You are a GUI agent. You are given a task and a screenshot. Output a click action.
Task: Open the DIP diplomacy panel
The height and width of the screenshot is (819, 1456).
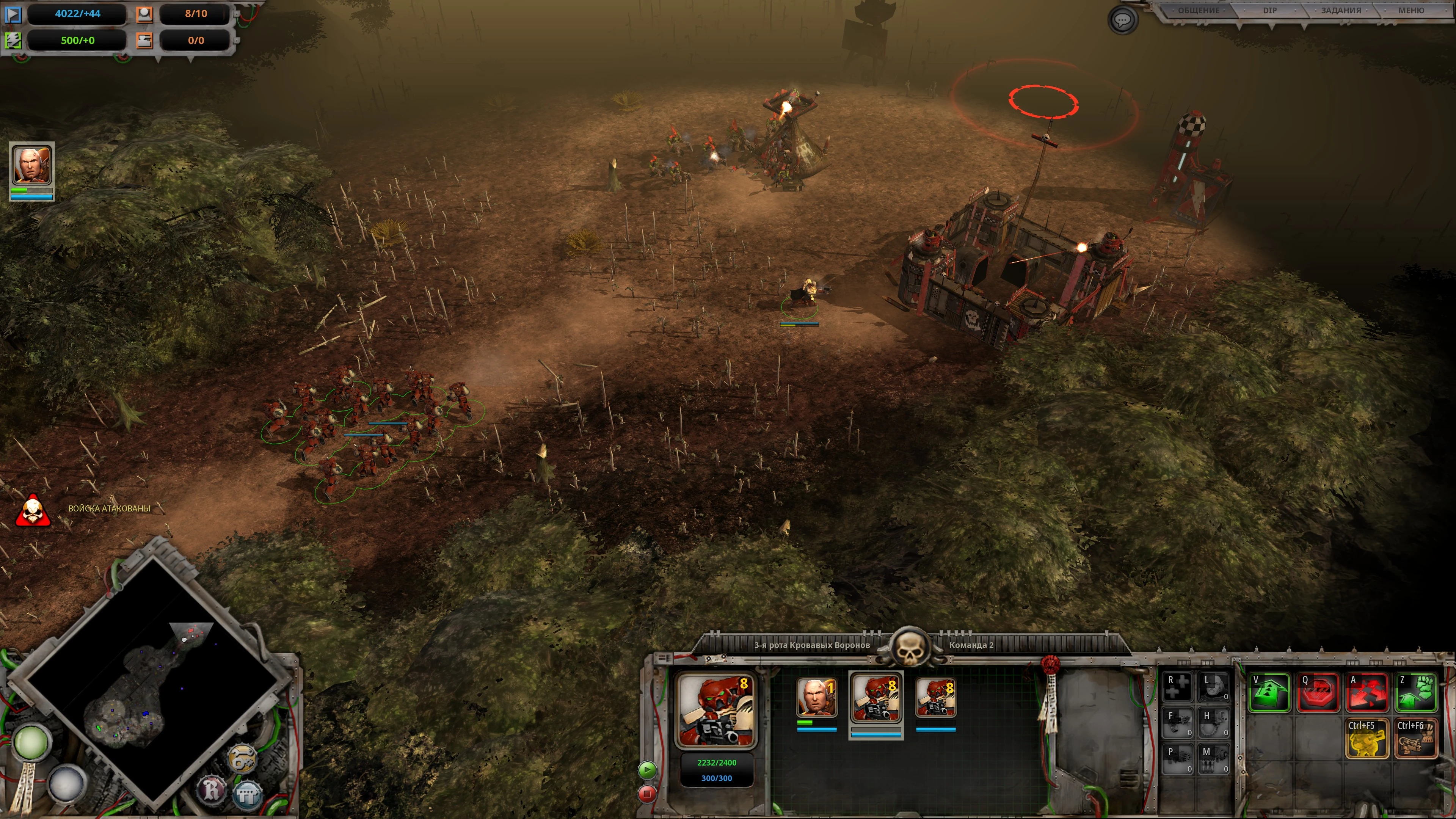click(x=1269, y=11)
